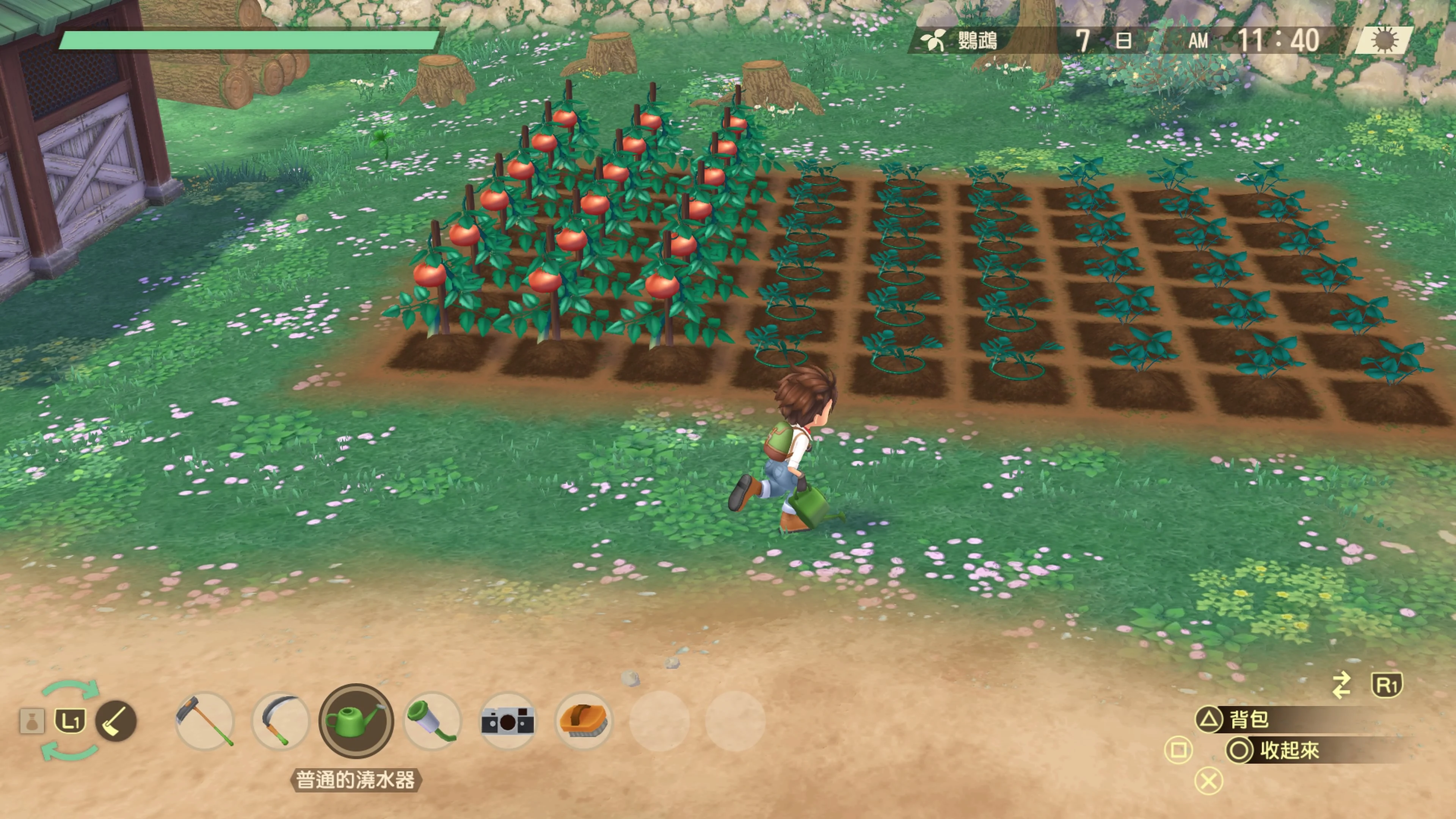Pick the orange brush slot
The image size is (1456, 819).
pyautogui.click(x=583, y=721)
